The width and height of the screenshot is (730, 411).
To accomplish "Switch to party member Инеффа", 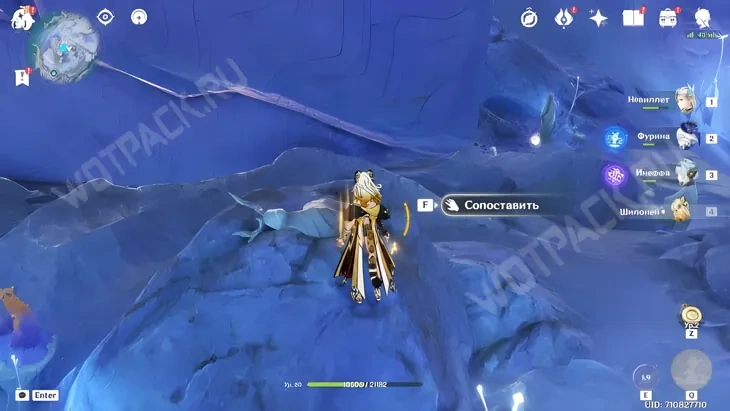I will point(685,174).
